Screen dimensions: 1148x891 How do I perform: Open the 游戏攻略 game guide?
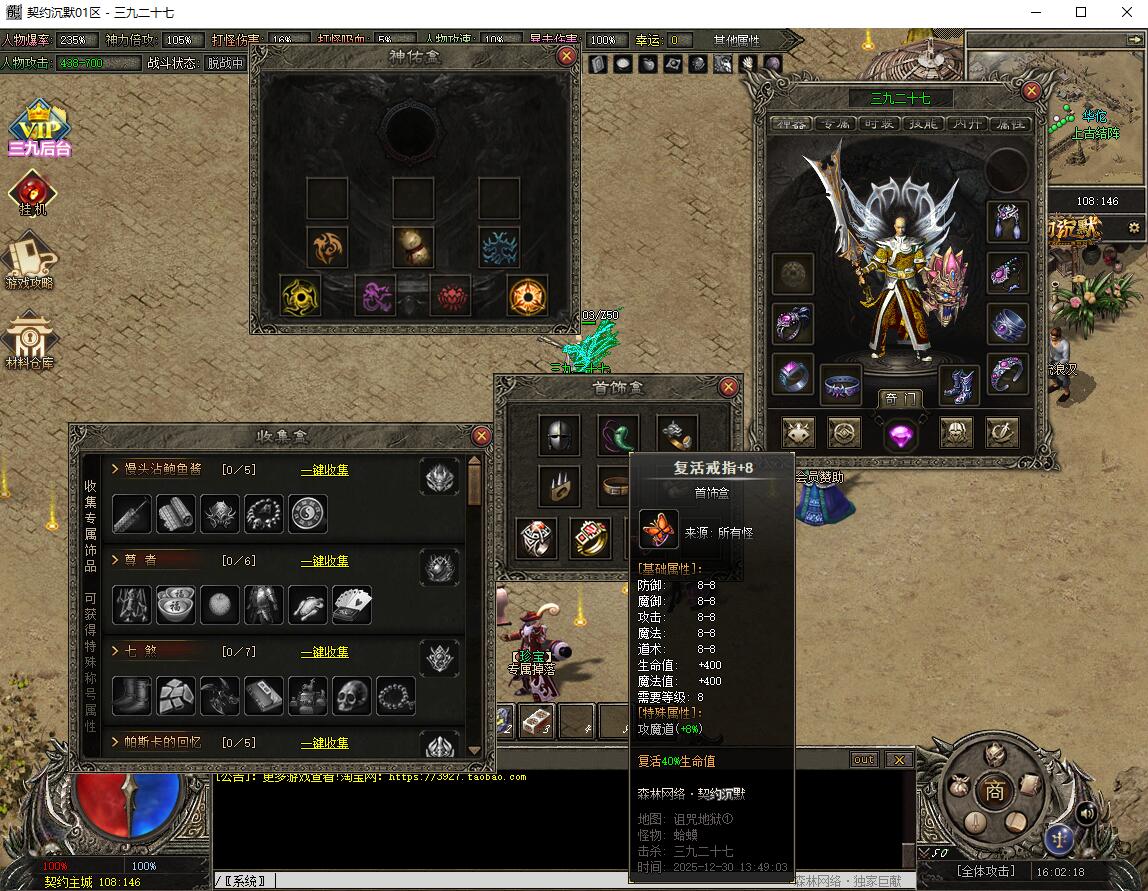[30, 260]
